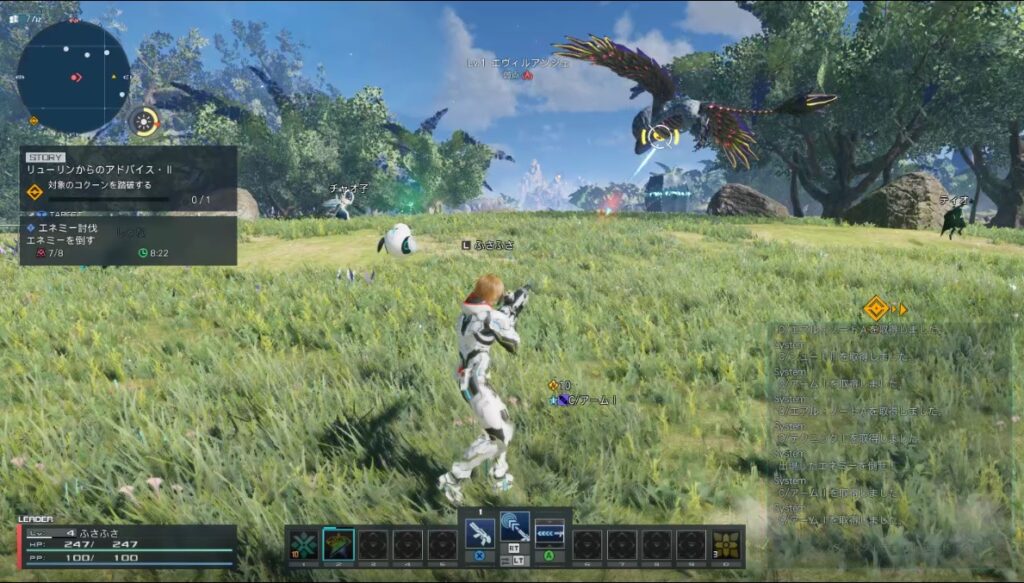Click the day-night sun clock icon
This screenshot has height=583, width=1024.
click(x=146, y=122)
